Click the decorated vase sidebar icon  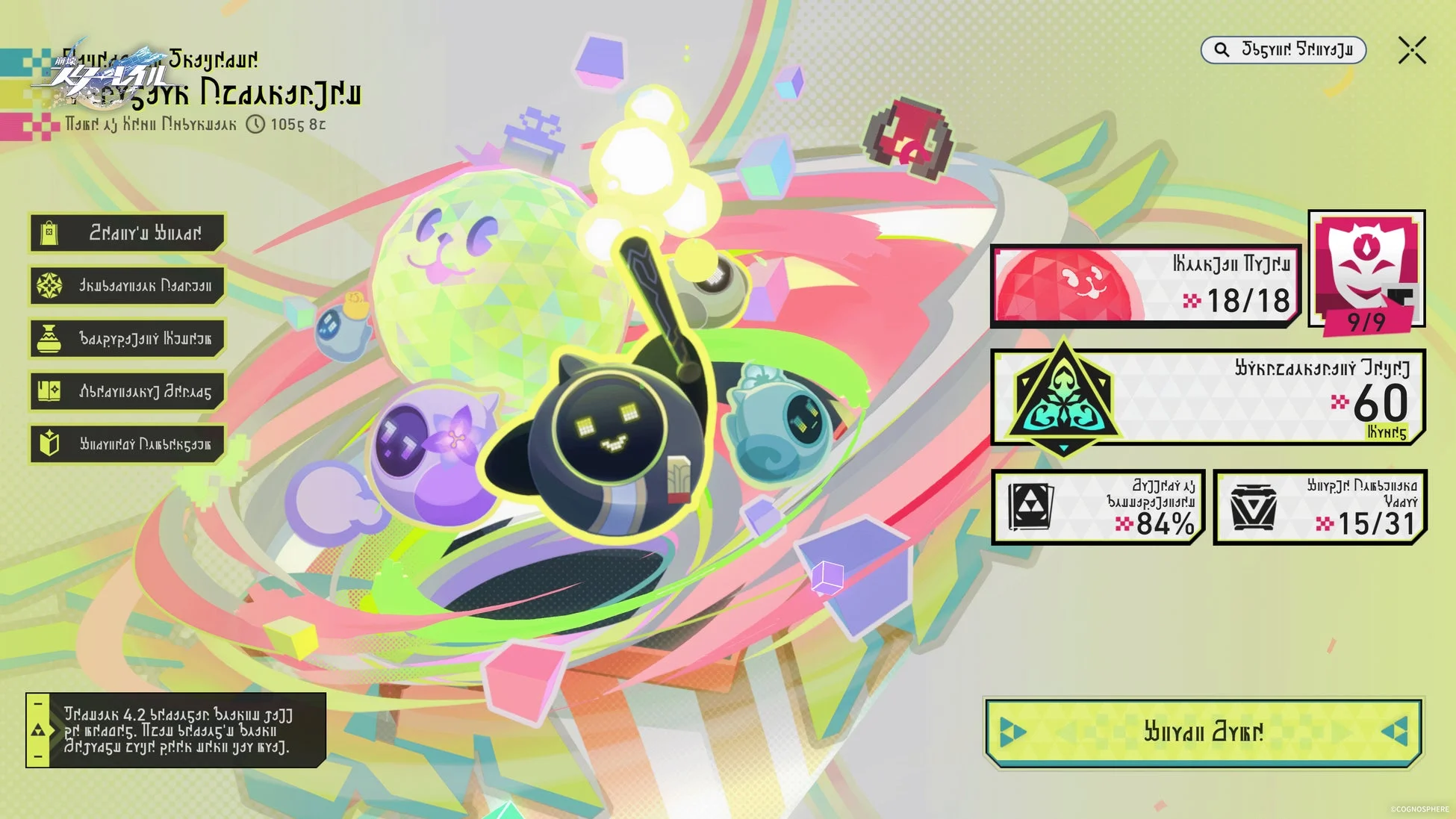(49, 337)
